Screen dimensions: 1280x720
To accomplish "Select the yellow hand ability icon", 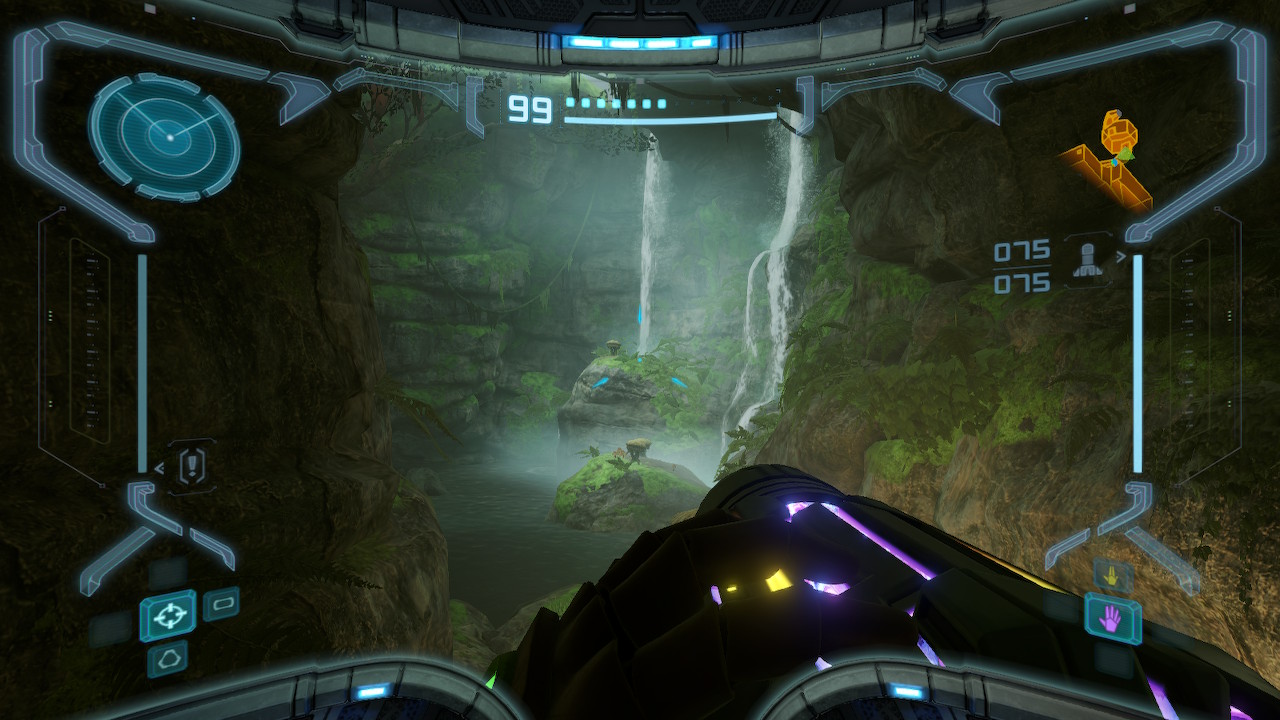I will [x=1112, y=576].
